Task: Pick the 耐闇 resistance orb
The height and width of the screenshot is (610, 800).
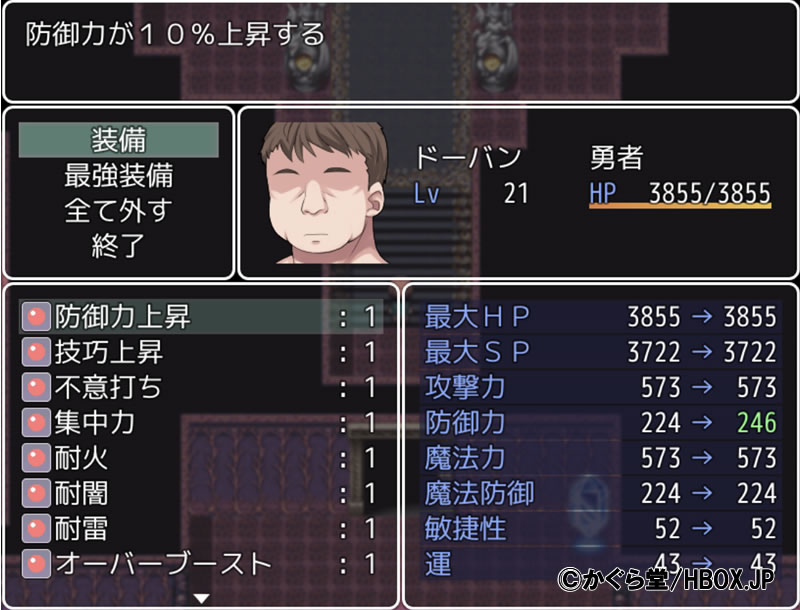Action: 200,493
